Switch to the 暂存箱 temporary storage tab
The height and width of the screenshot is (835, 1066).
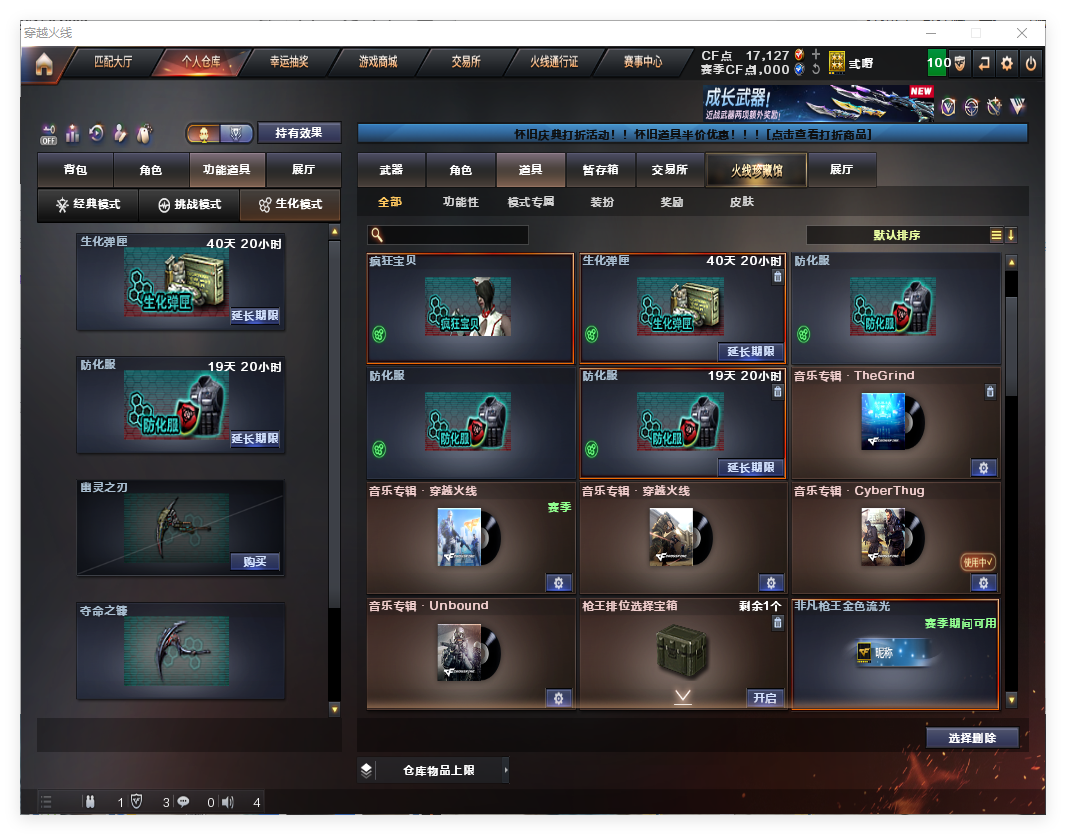coord(601,170)
